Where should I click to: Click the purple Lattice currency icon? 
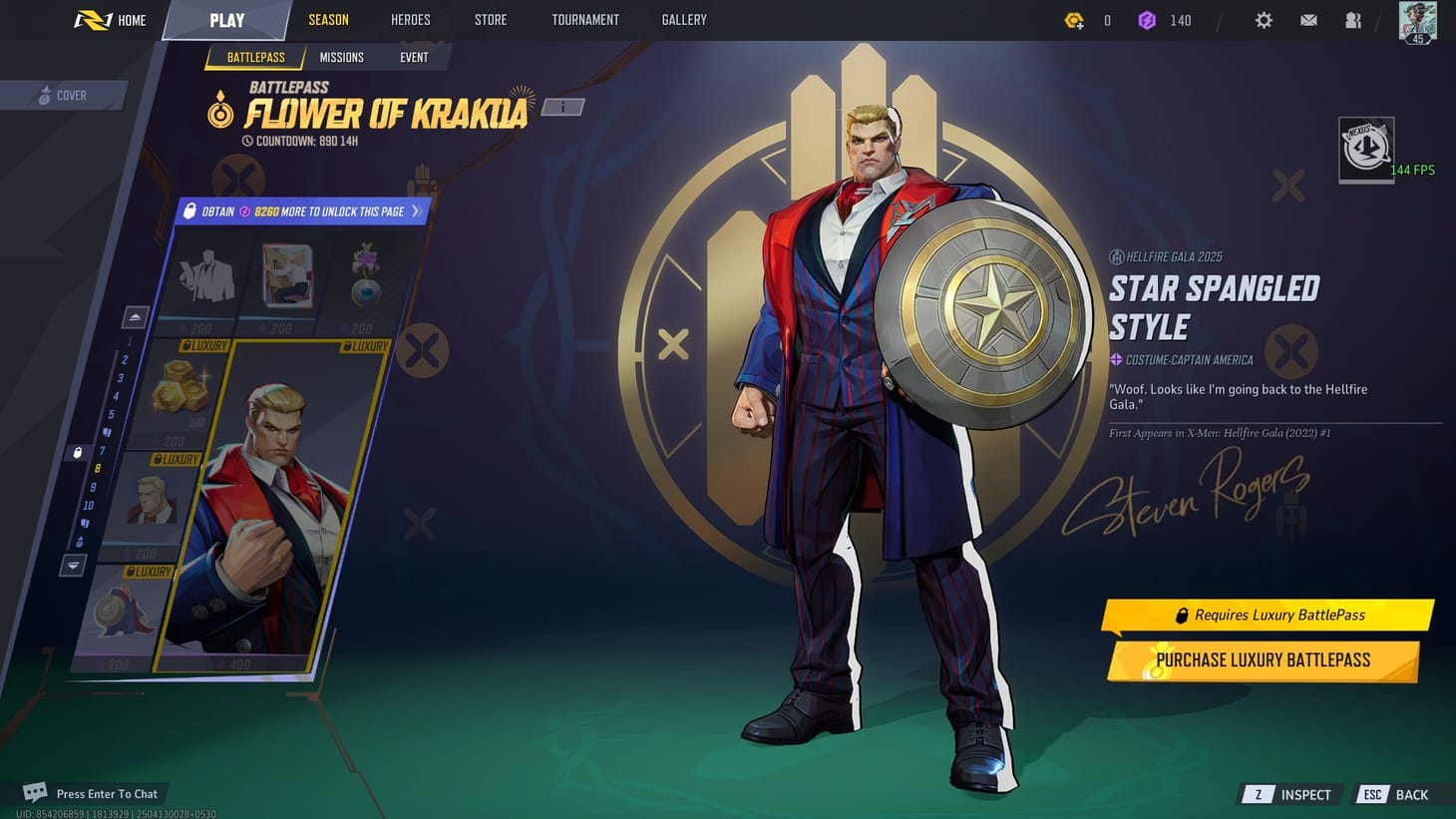coord(1148,20)
